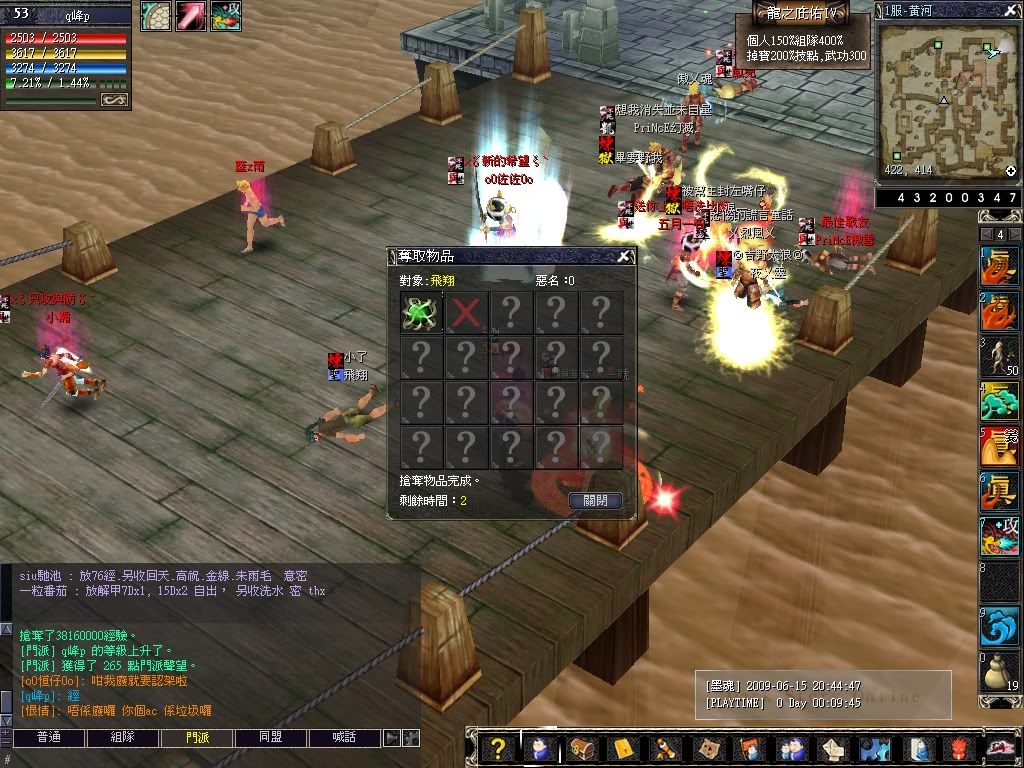The height and width of the screenshot is (768, 1024).
Task: Click the red demon mask icon
Action: [959, 748]
